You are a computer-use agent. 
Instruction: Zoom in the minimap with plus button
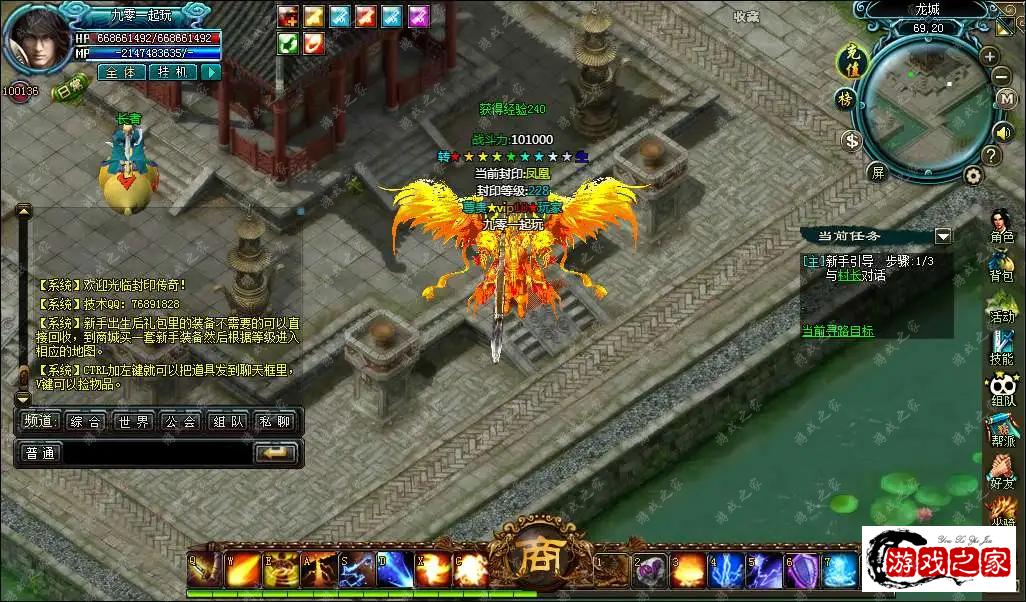(x=989, y=55)
